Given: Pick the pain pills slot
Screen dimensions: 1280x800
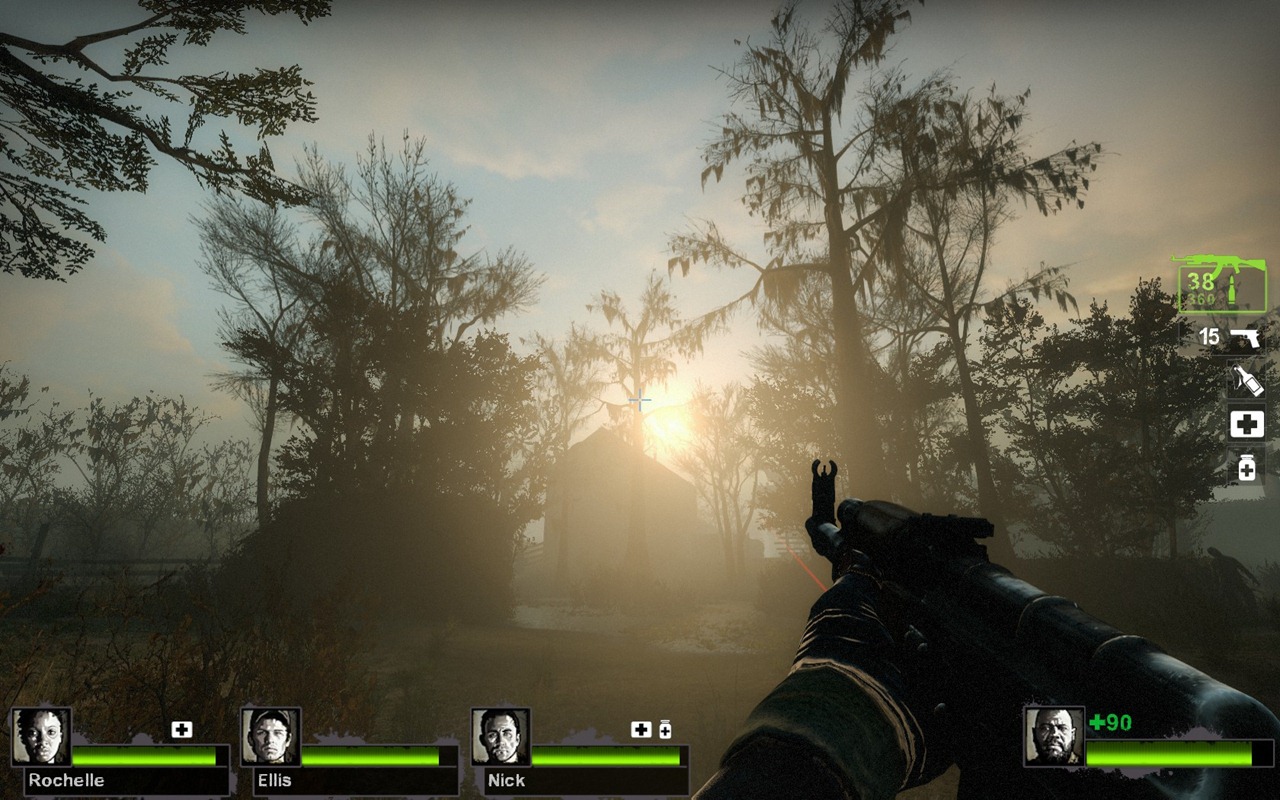Looking at the screenshot, I should click(1246, 467).
